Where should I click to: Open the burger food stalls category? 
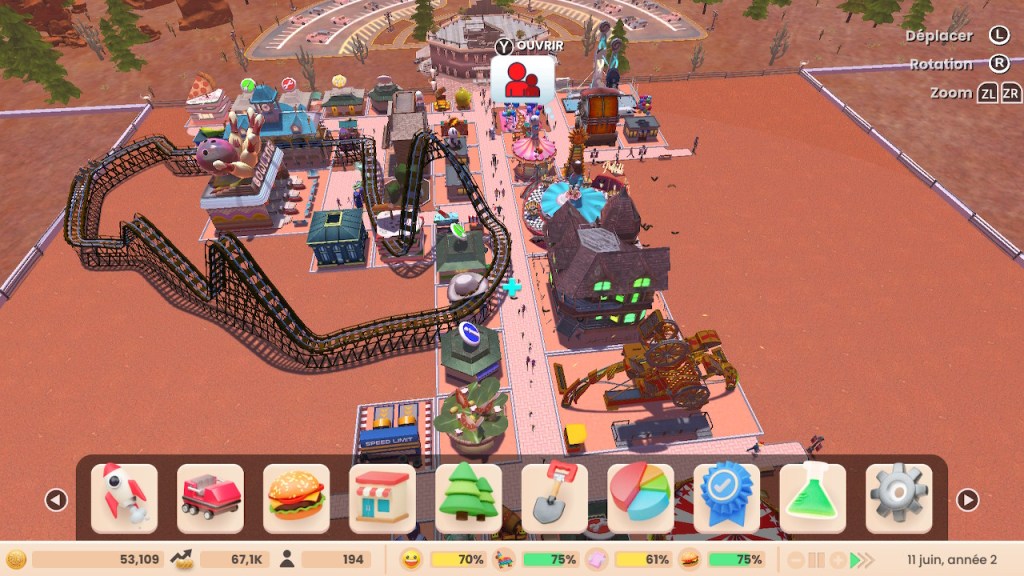(x=296, y=497)
